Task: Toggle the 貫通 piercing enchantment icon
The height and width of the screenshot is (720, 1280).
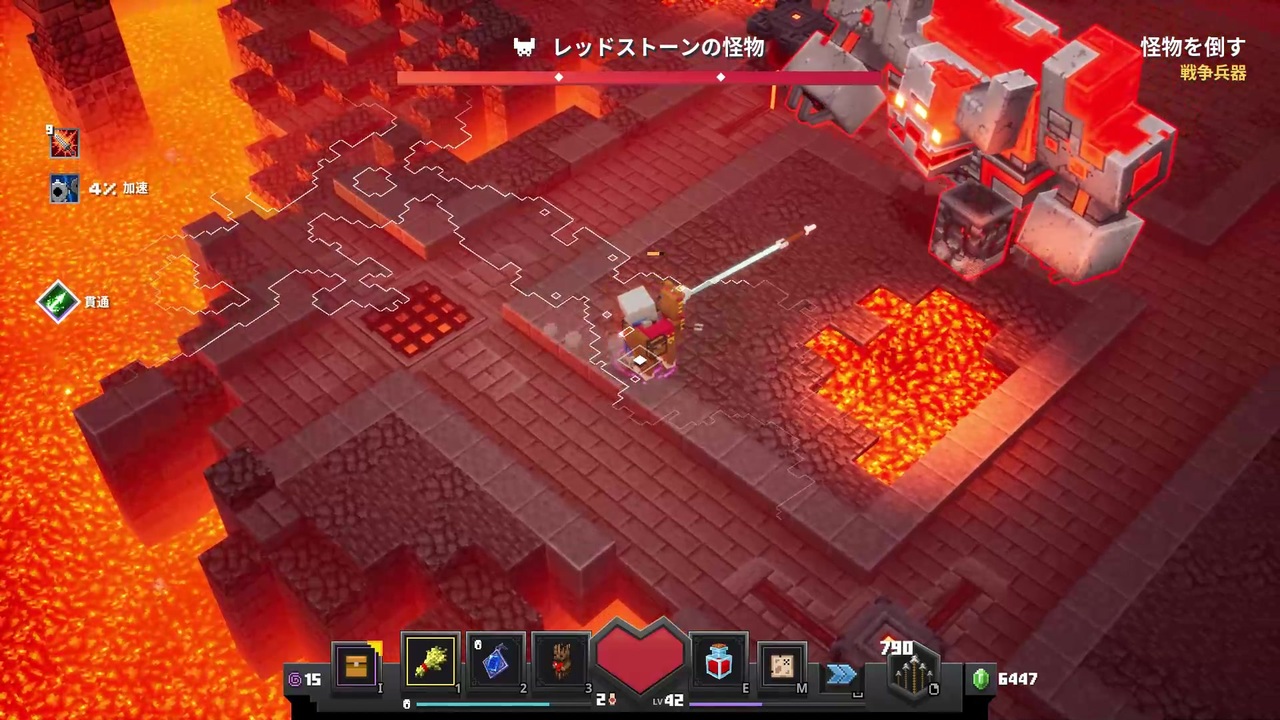Action: click(x=57, y=302)
